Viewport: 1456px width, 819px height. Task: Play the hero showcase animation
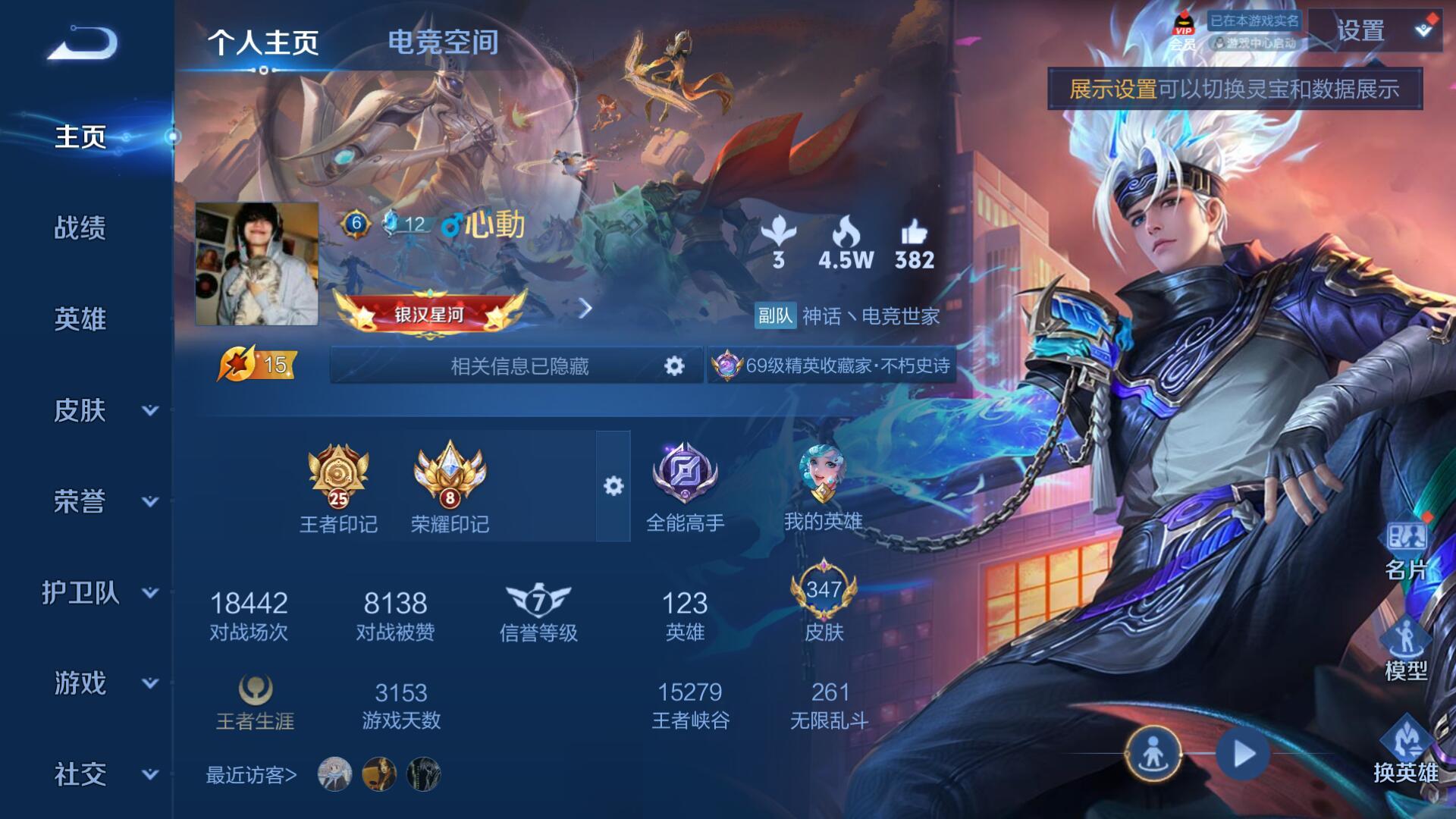point(1243,754)
